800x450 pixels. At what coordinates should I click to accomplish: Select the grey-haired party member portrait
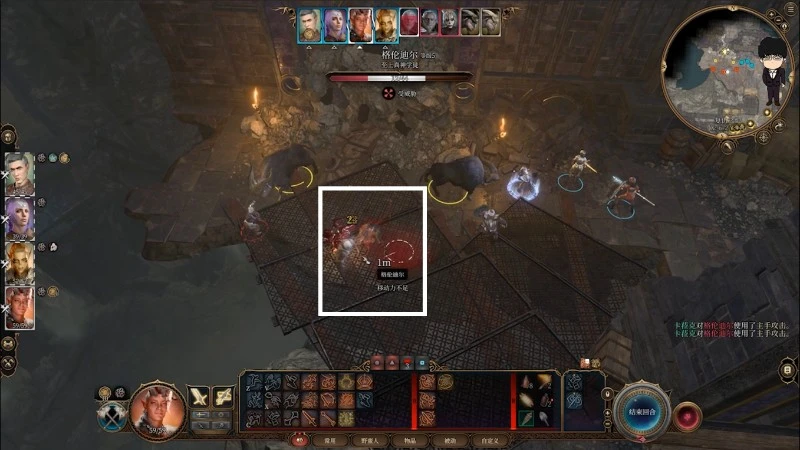(x=19, y=174)
